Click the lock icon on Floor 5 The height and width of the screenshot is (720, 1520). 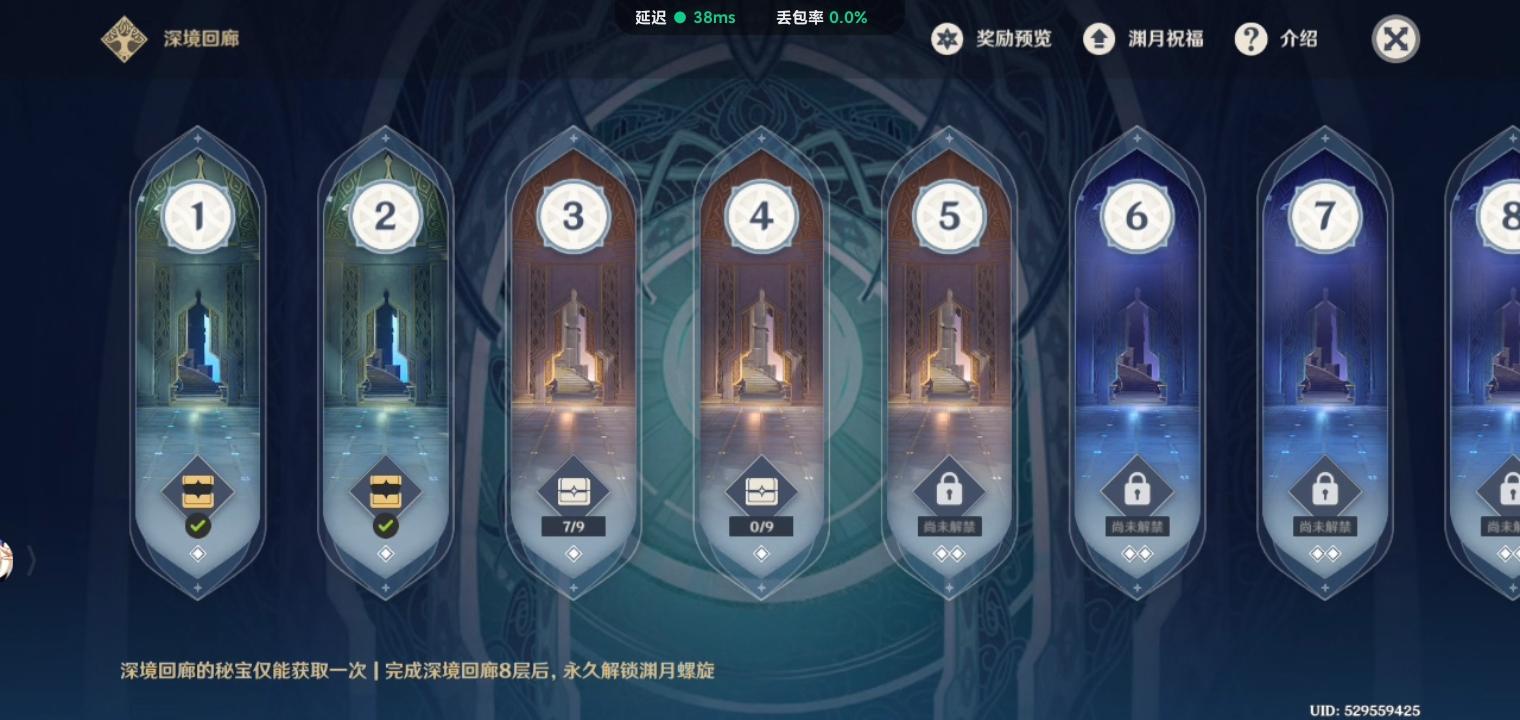pos(949,487)
